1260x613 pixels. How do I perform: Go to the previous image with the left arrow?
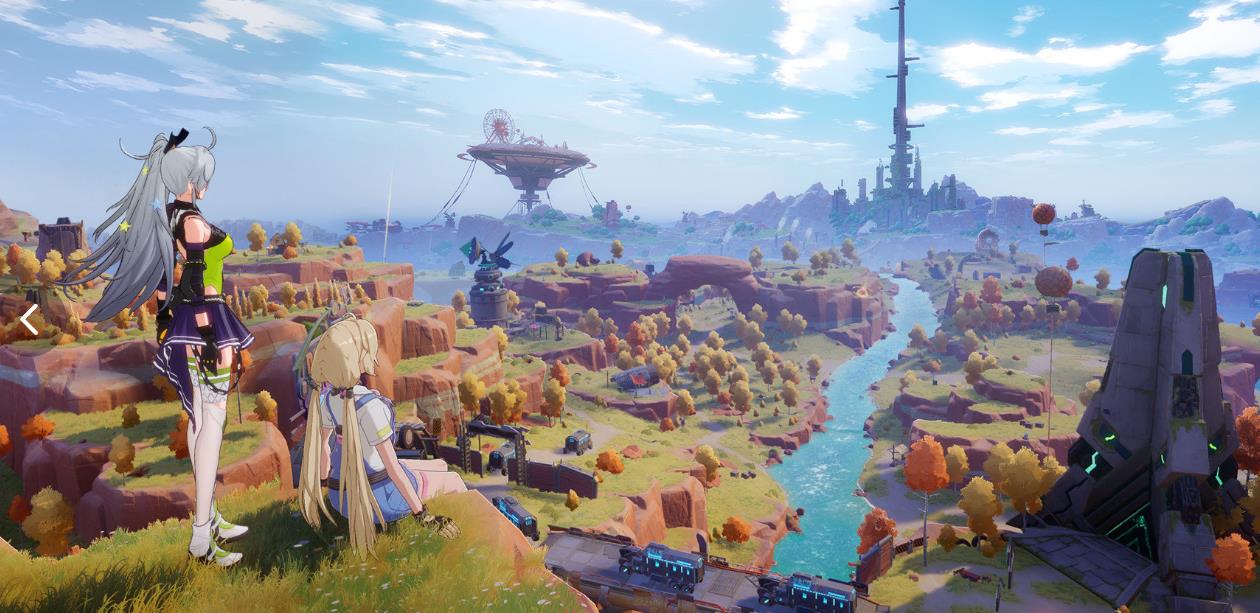tap(29, 320)
